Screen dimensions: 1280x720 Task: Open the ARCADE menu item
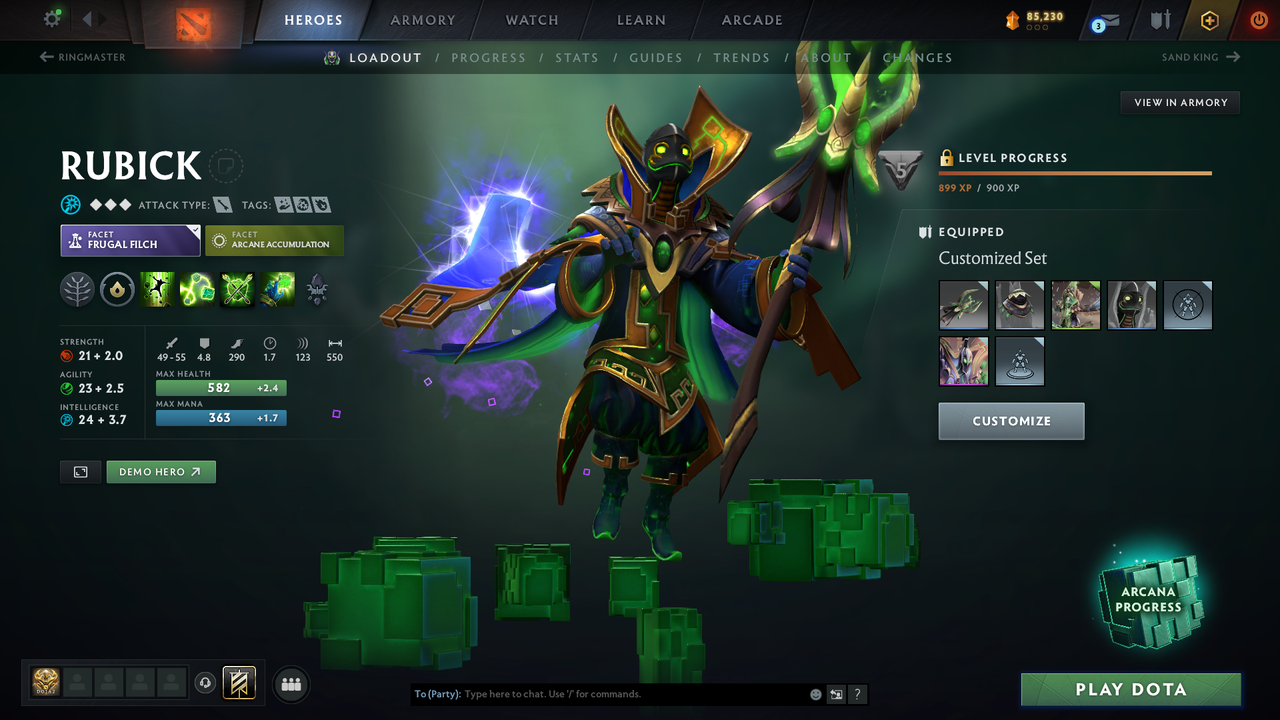tap(751, 20)
